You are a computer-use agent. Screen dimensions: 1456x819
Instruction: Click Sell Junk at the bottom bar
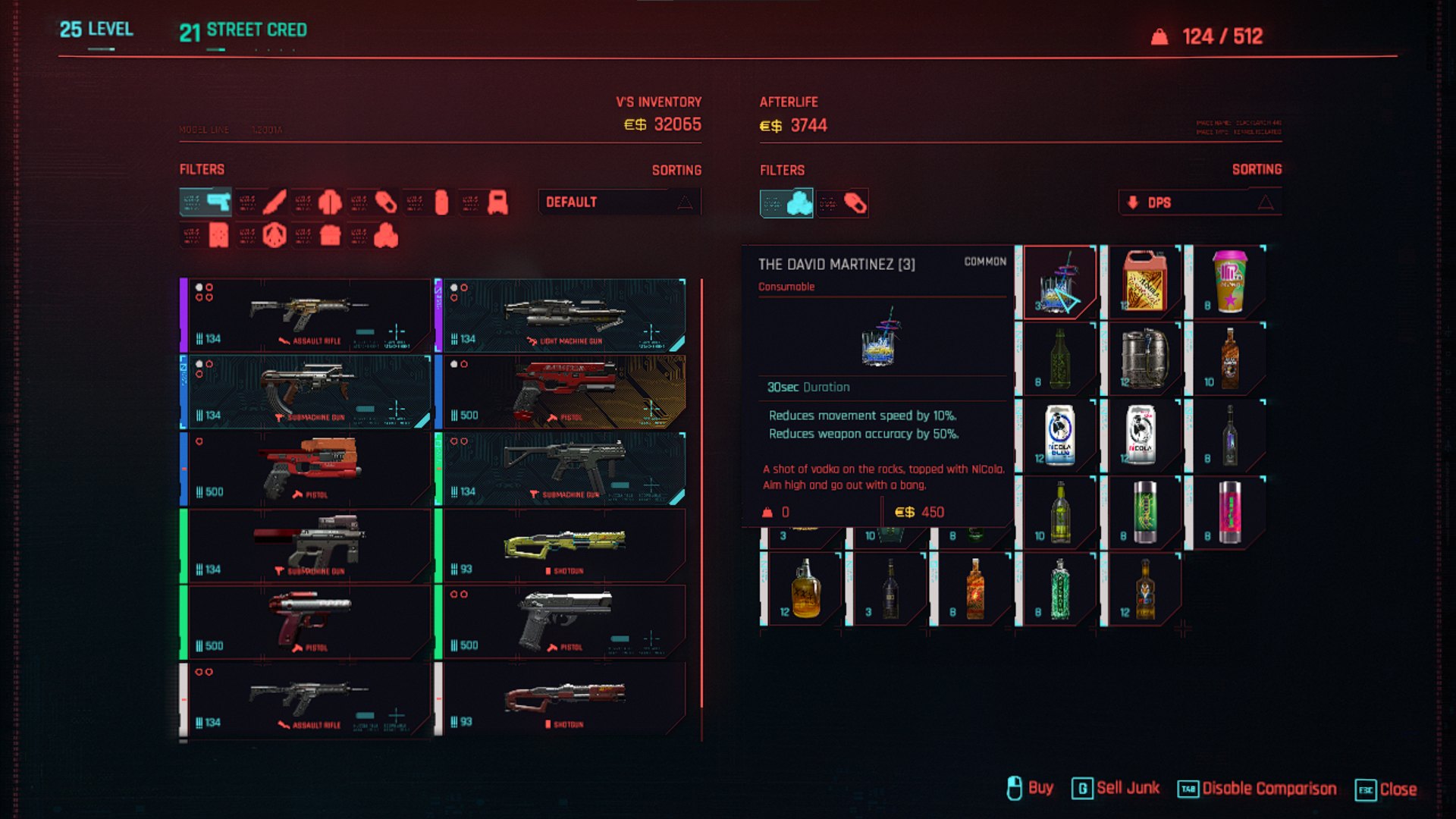1129,789
